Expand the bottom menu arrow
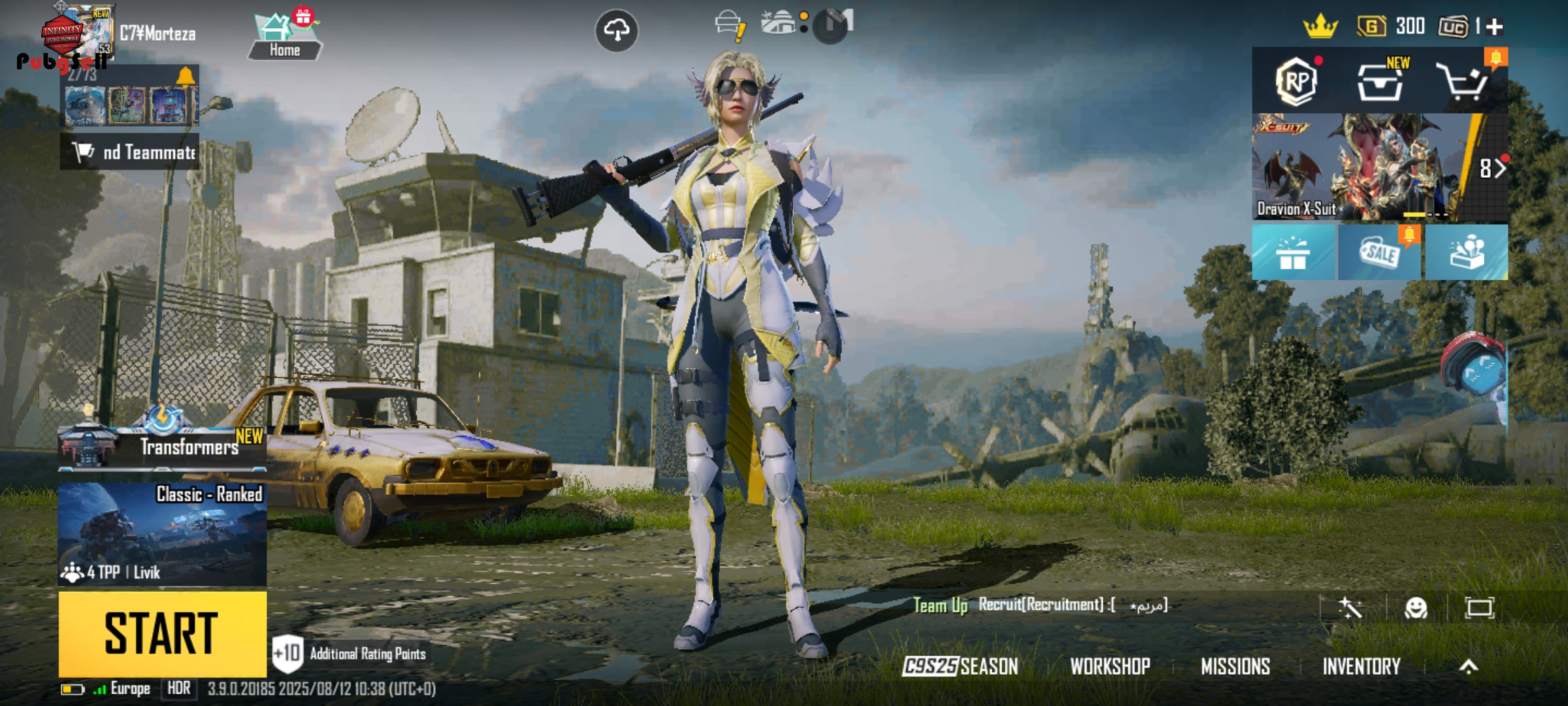 click(x=1469, y=666)
